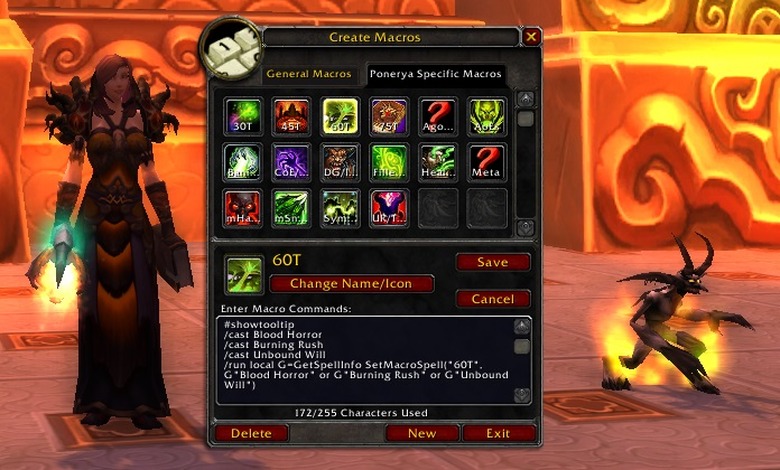The height and width of the screenshot is (470, 780).
Task: Select the Sym... macro icon
Action: pos(340,208)
